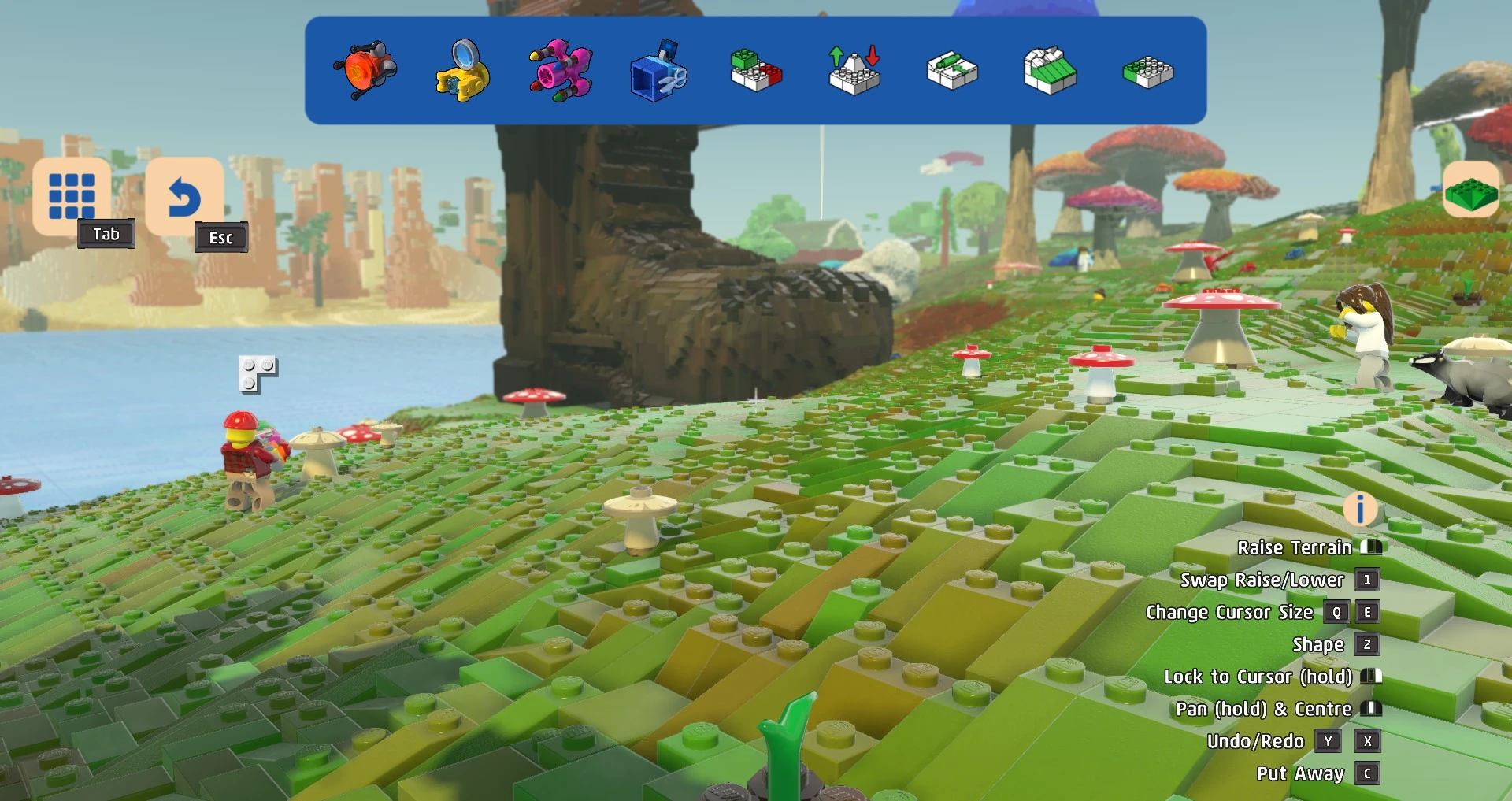Select the Brick Build tool

point(755,71)
